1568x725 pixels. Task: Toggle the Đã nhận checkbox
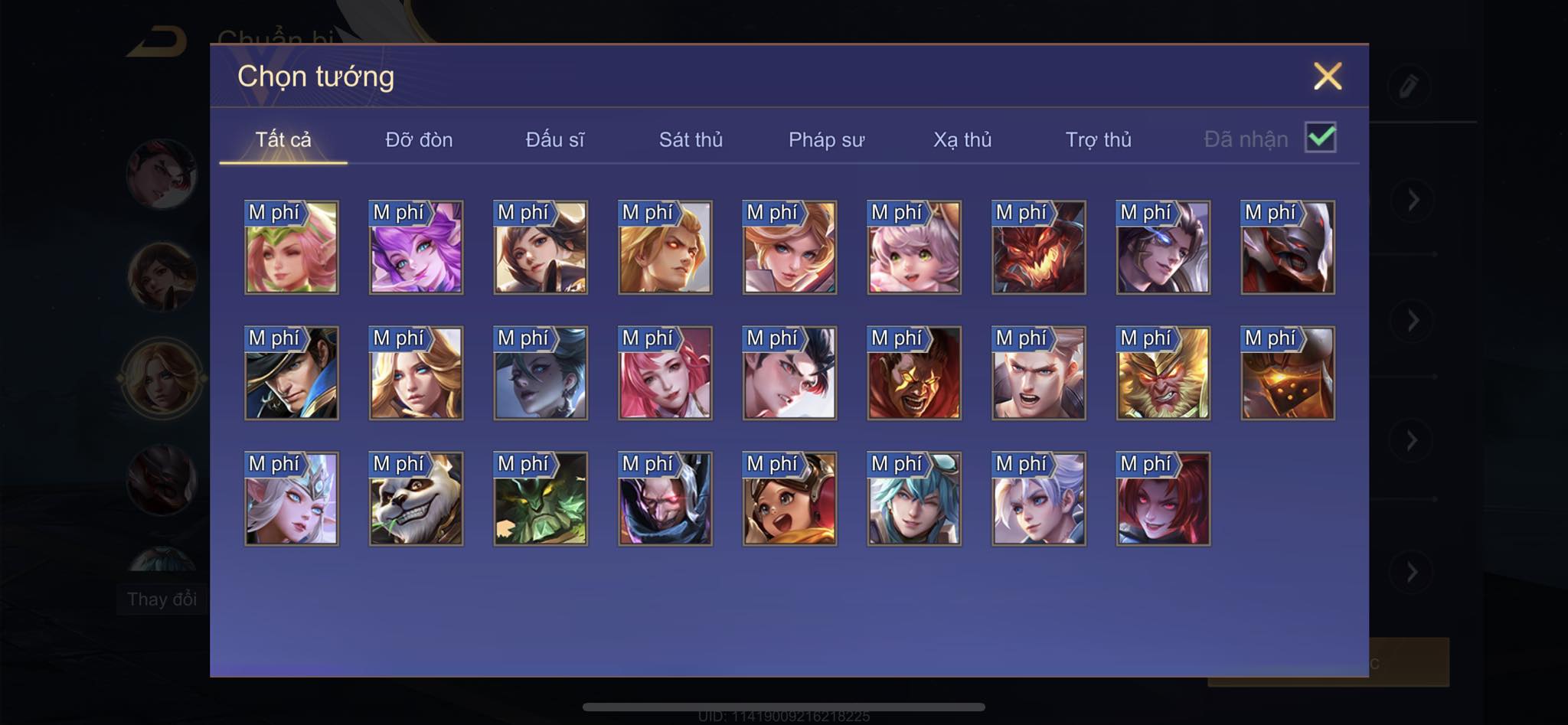click(1321, 138)
